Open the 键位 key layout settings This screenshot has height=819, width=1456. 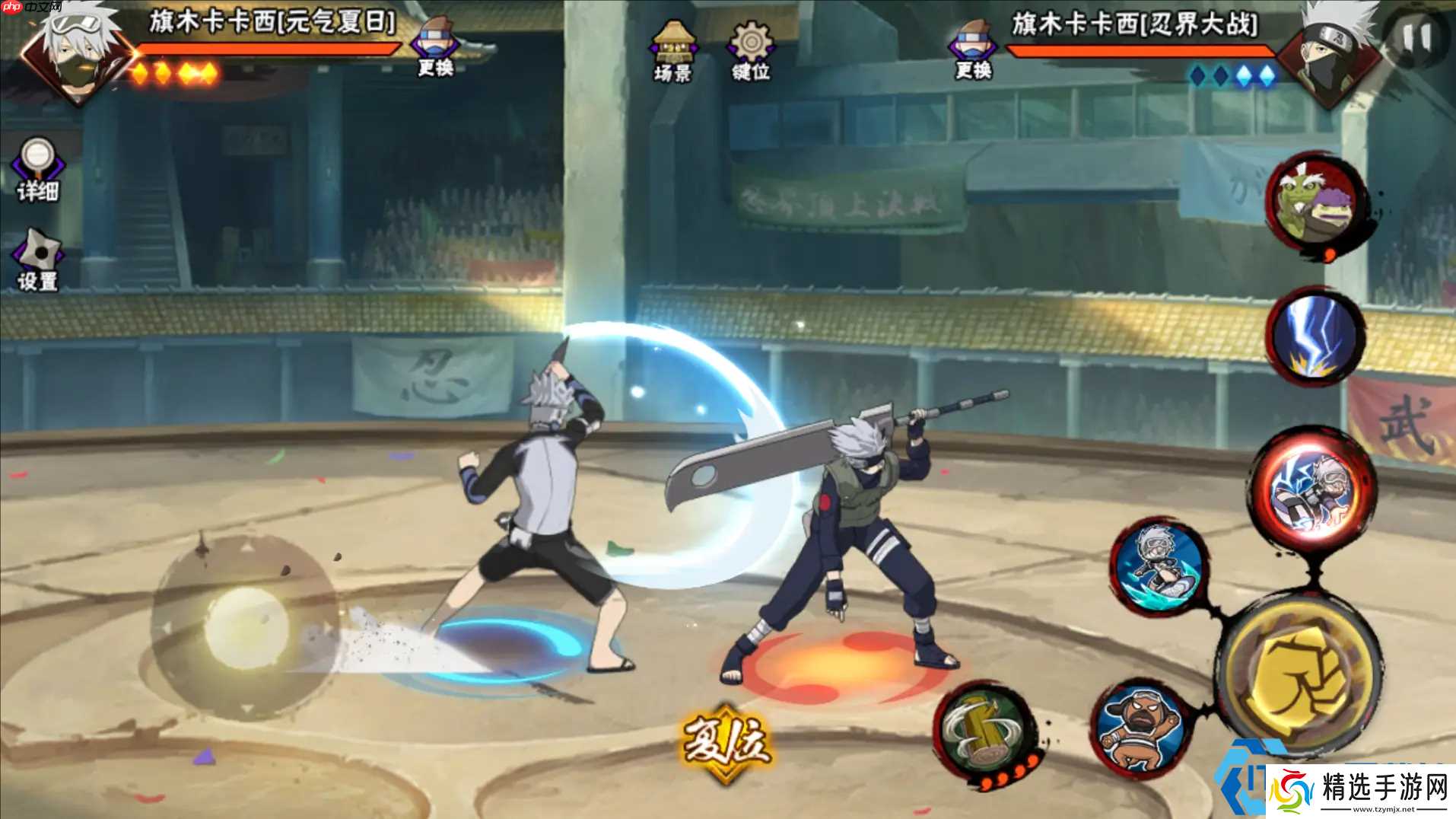pos(751,52)
